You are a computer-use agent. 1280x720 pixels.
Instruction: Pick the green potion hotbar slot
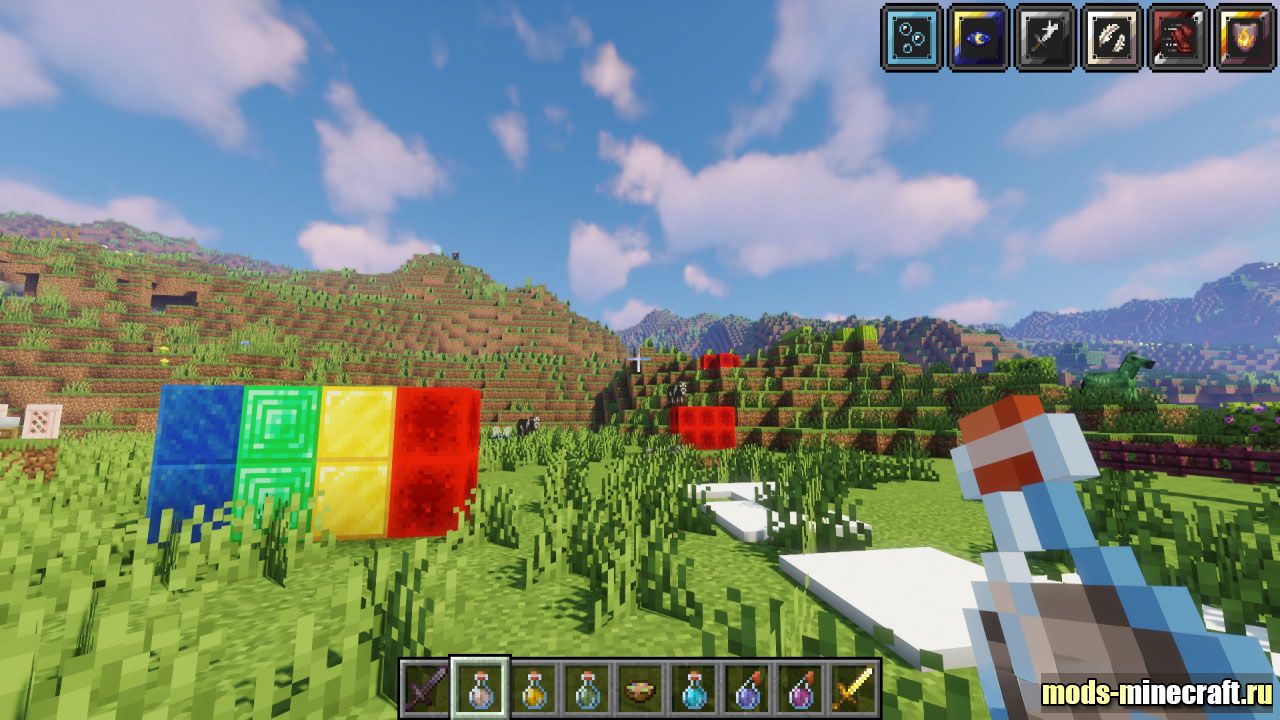[x=588, y=688]
